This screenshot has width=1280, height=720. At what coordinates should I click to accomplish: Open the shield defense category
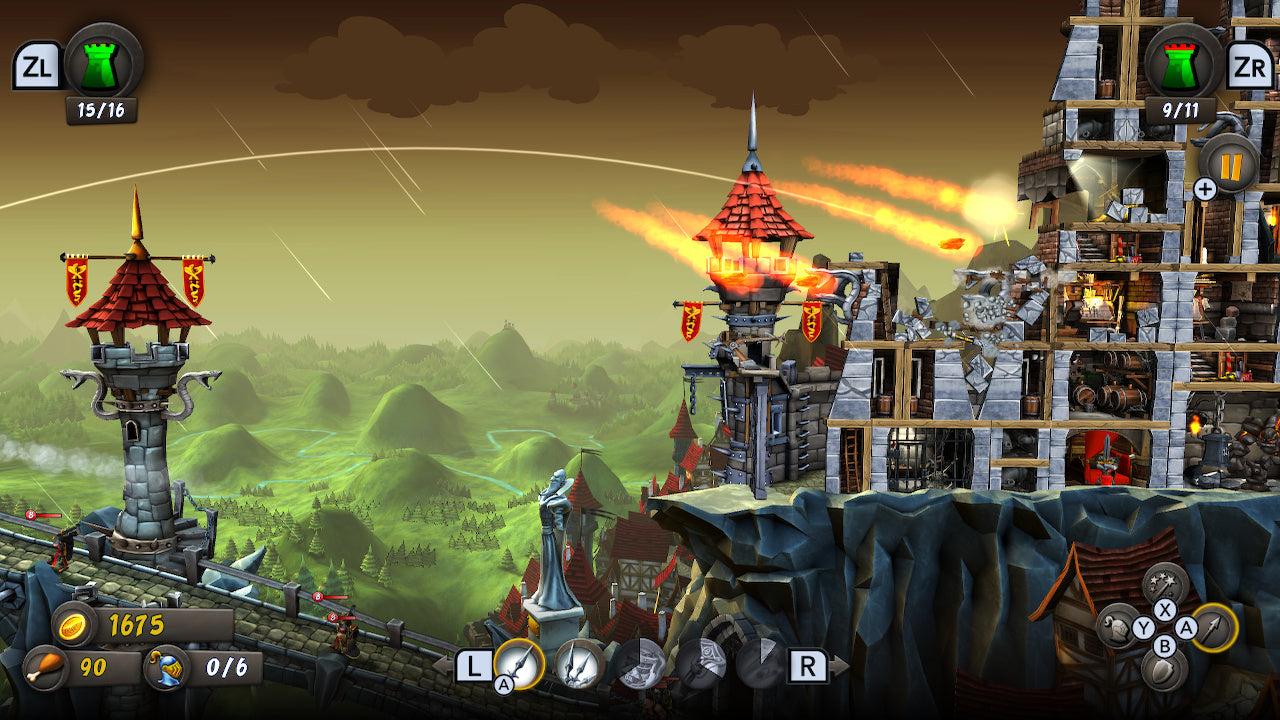[1165, 671]
